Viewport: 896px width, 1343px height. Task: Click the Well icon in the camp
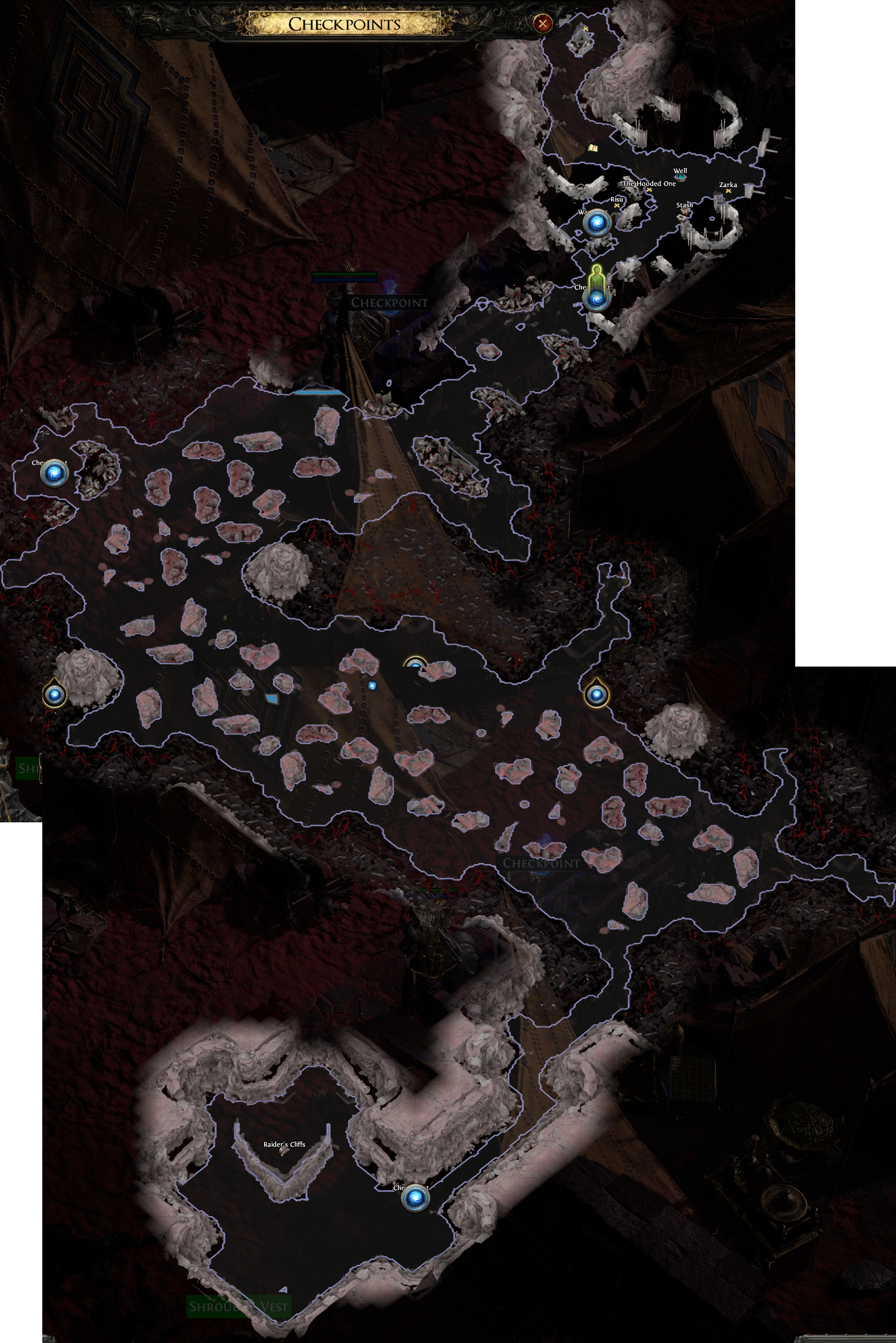tap(680, 177)
